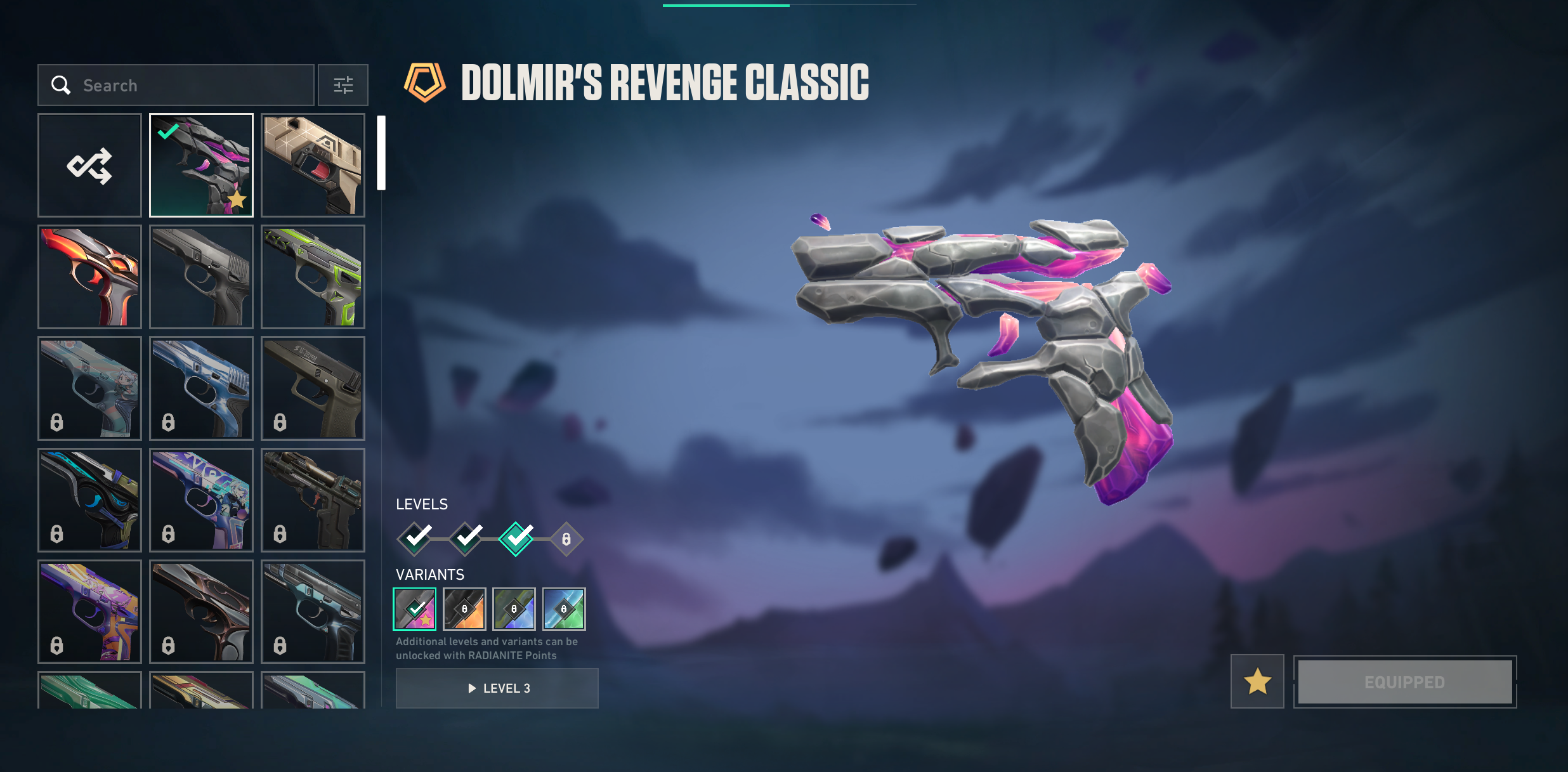Select the locked purple and orange Classic skin
1568x772 pixels.
89,612
